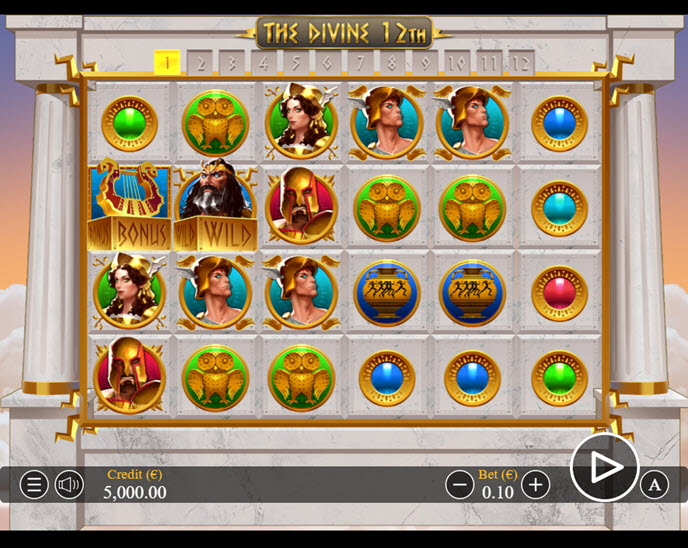Viewport: 688px width, 548px height.
Task: Toggle the sound speaker icon
Action: point(69,485)
